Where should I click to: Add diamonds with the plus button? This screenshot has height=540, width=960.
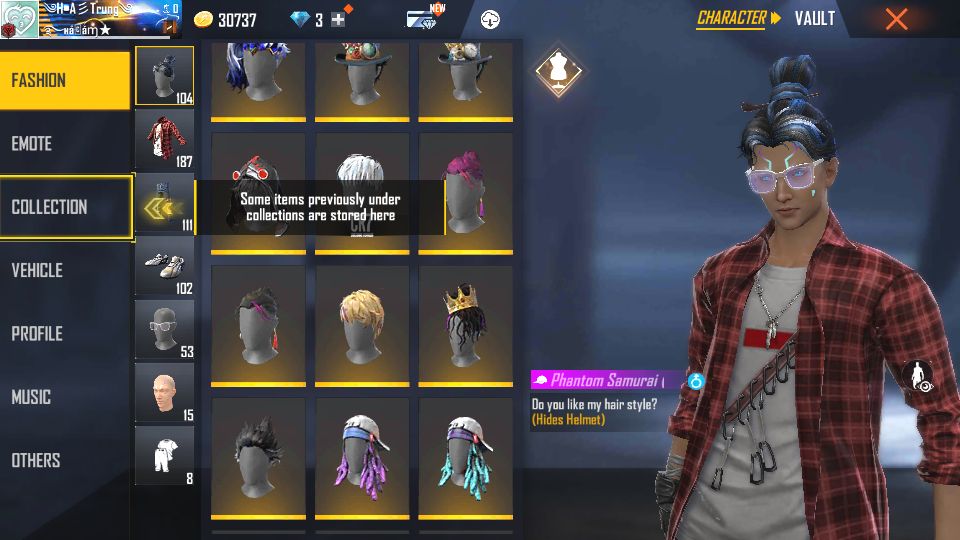click(x=339, y=20)
